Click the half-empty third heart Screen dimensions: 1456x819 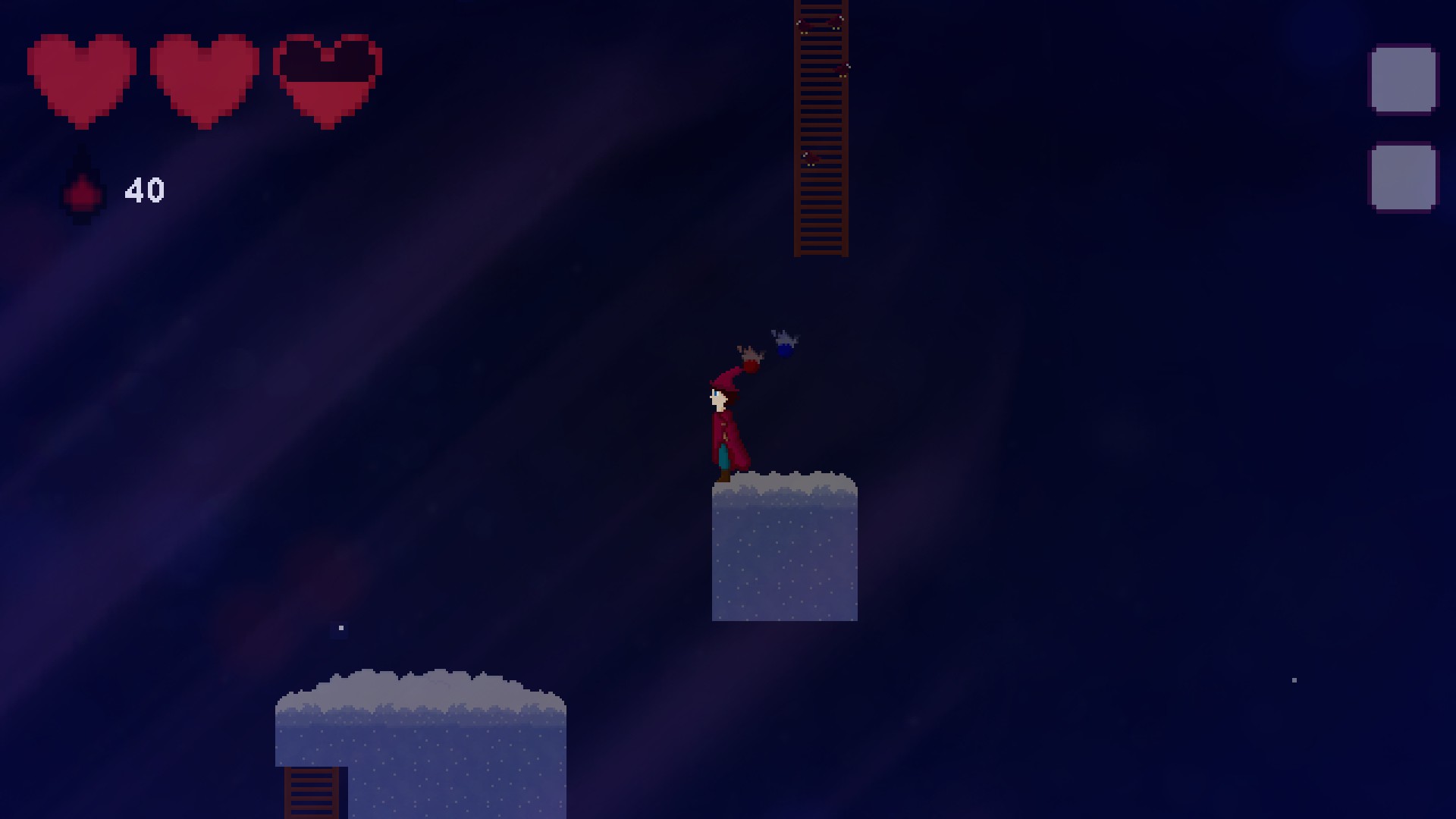point(326,80)
